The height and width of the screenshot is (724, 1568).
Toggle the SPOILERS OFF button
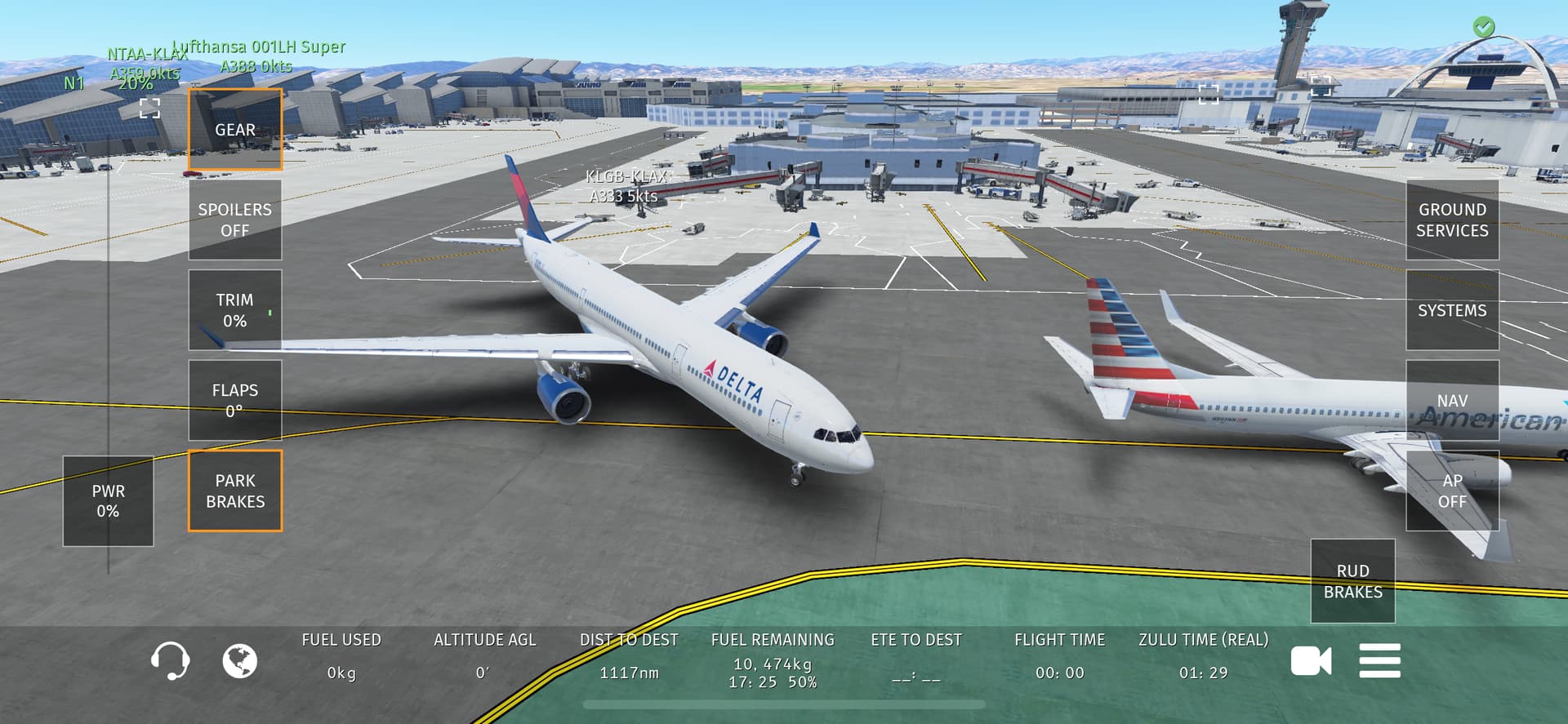(x=235, y=220)
